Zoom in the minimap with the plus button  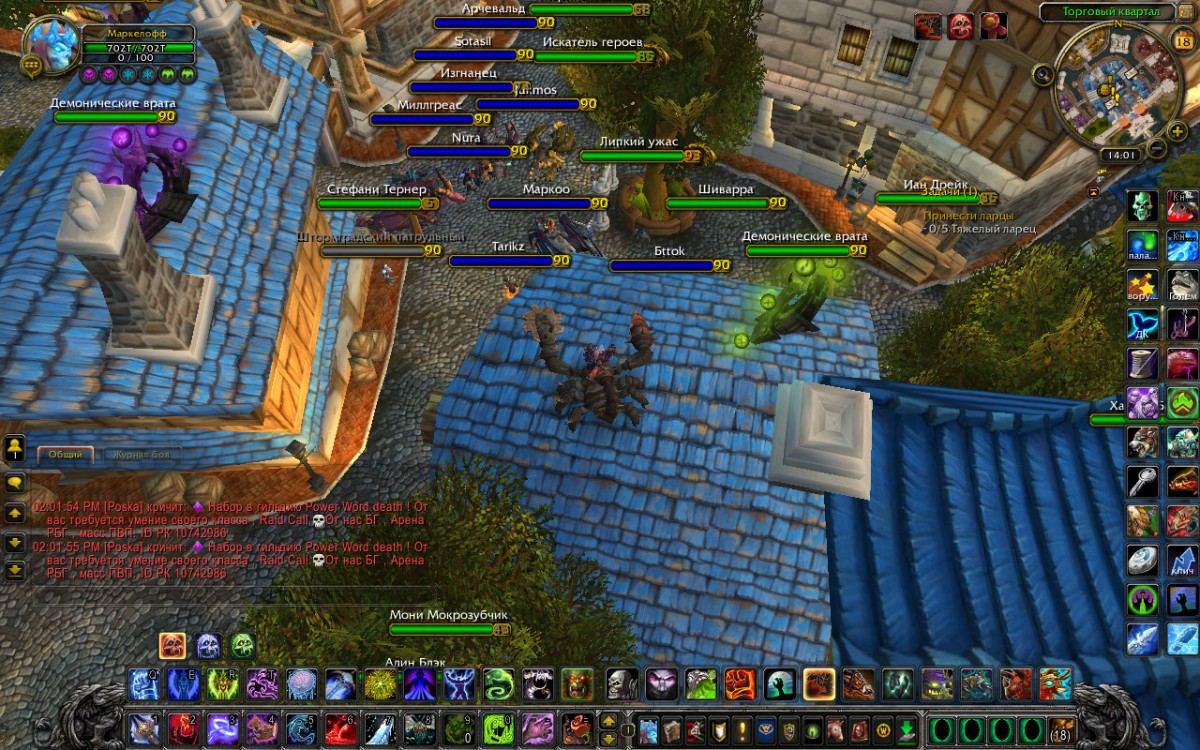[1178, 131]
